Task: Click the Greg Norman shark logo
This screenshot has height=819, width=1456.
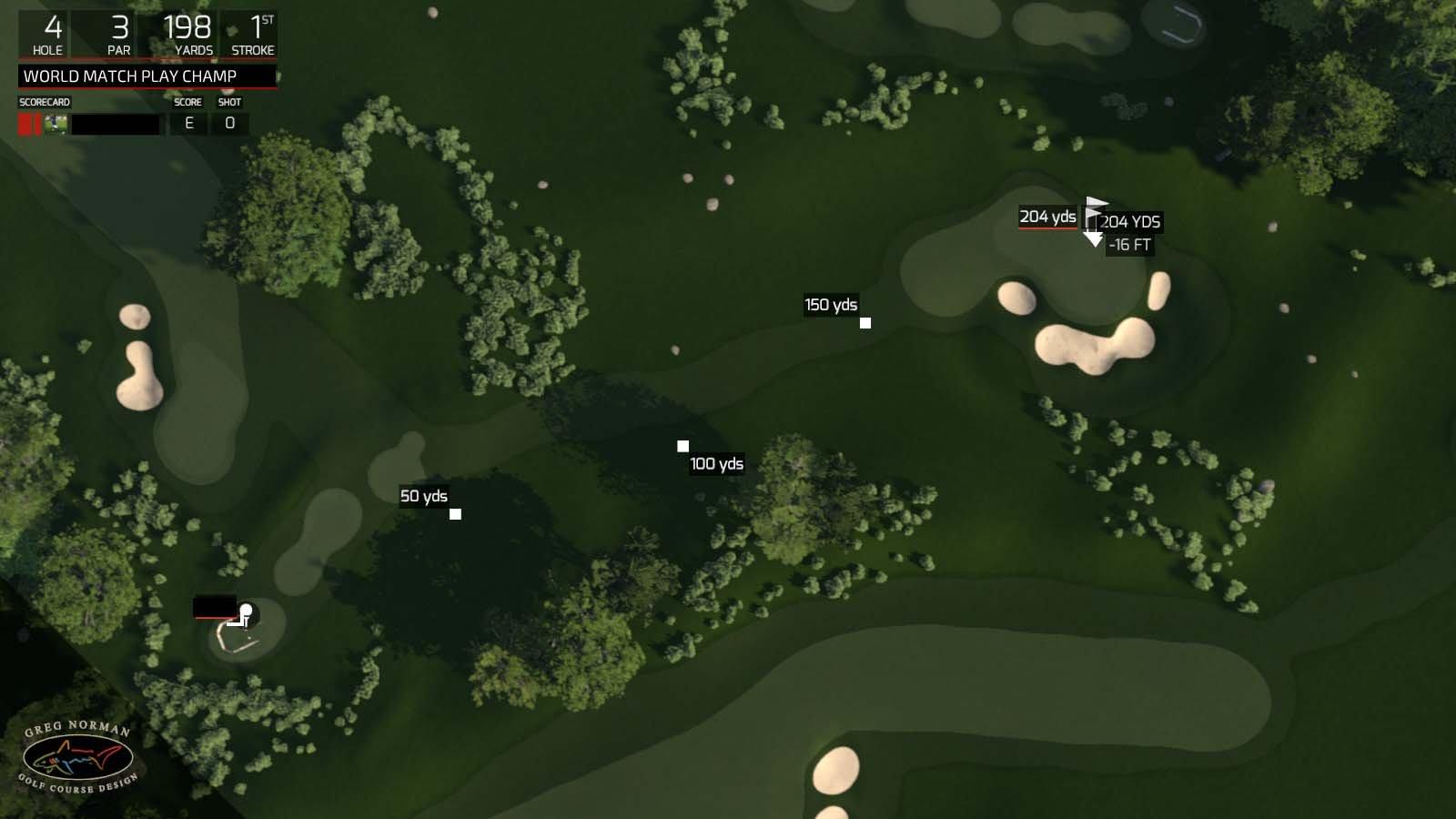Action: pyautogui.click(x=77, y=756)
